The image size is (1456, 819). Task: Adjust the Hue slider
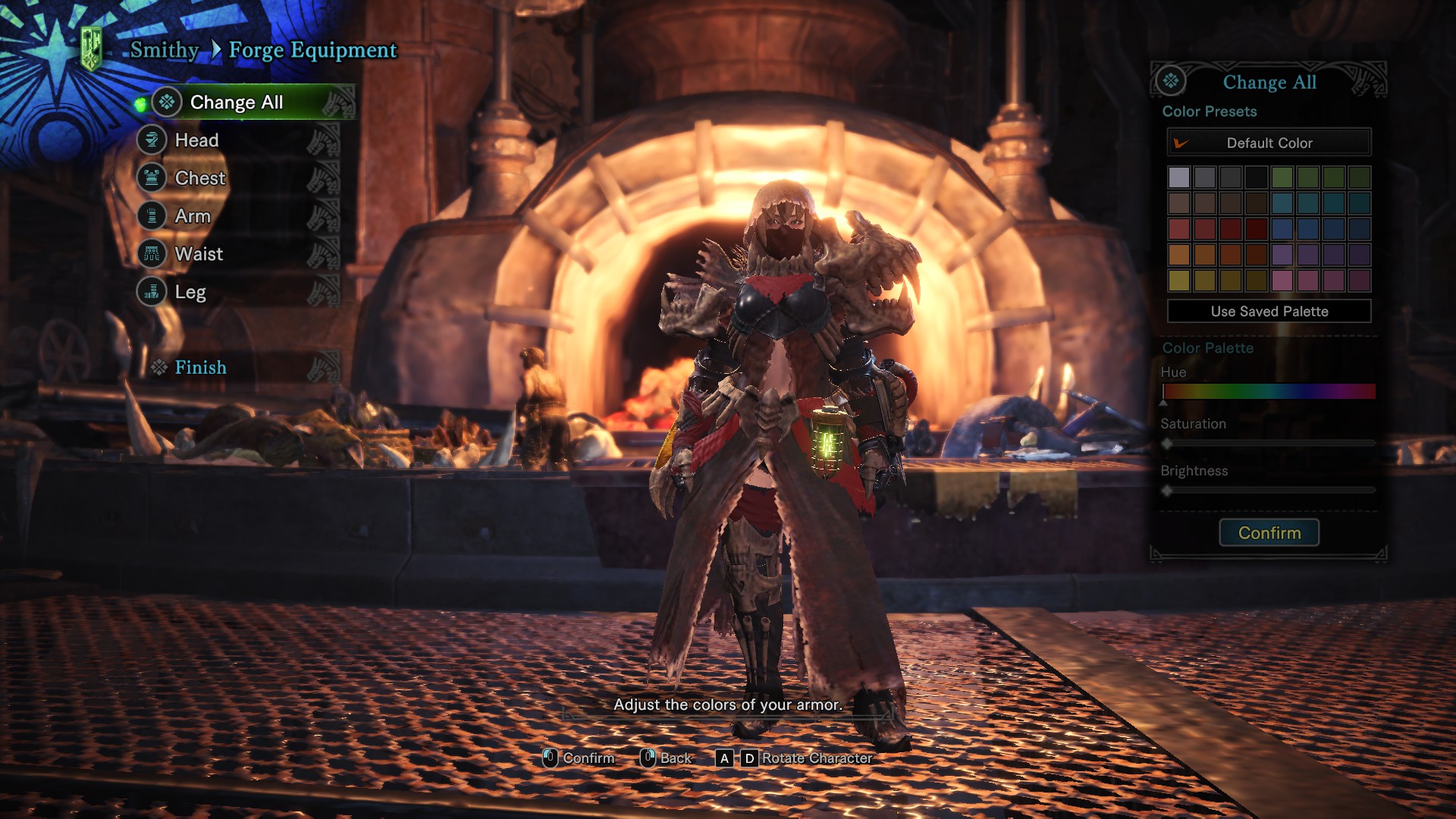click(x=1269, y=392)
